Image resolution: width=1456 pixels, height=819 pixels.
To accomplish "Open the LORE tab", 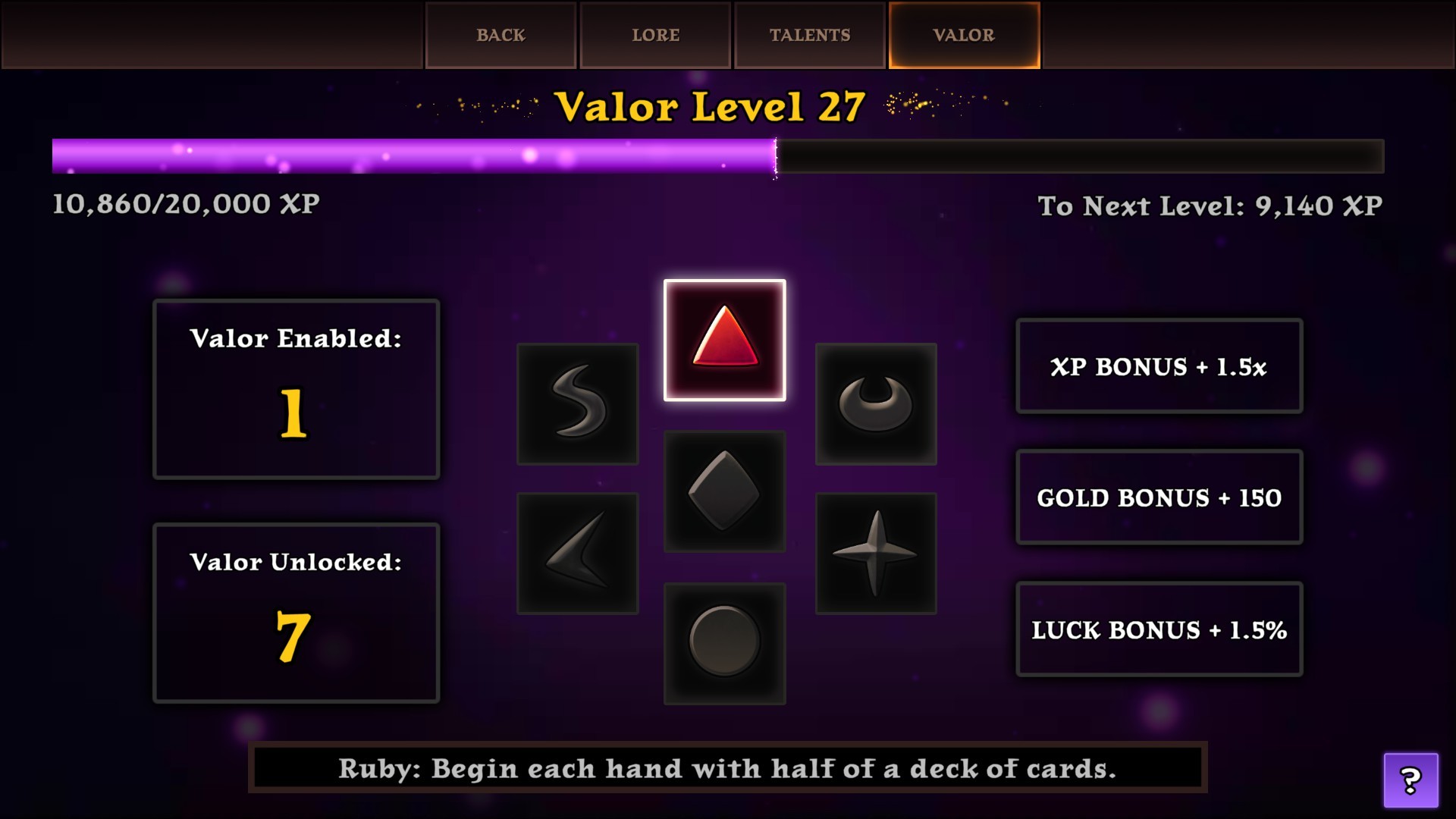I will pos(654,34).
